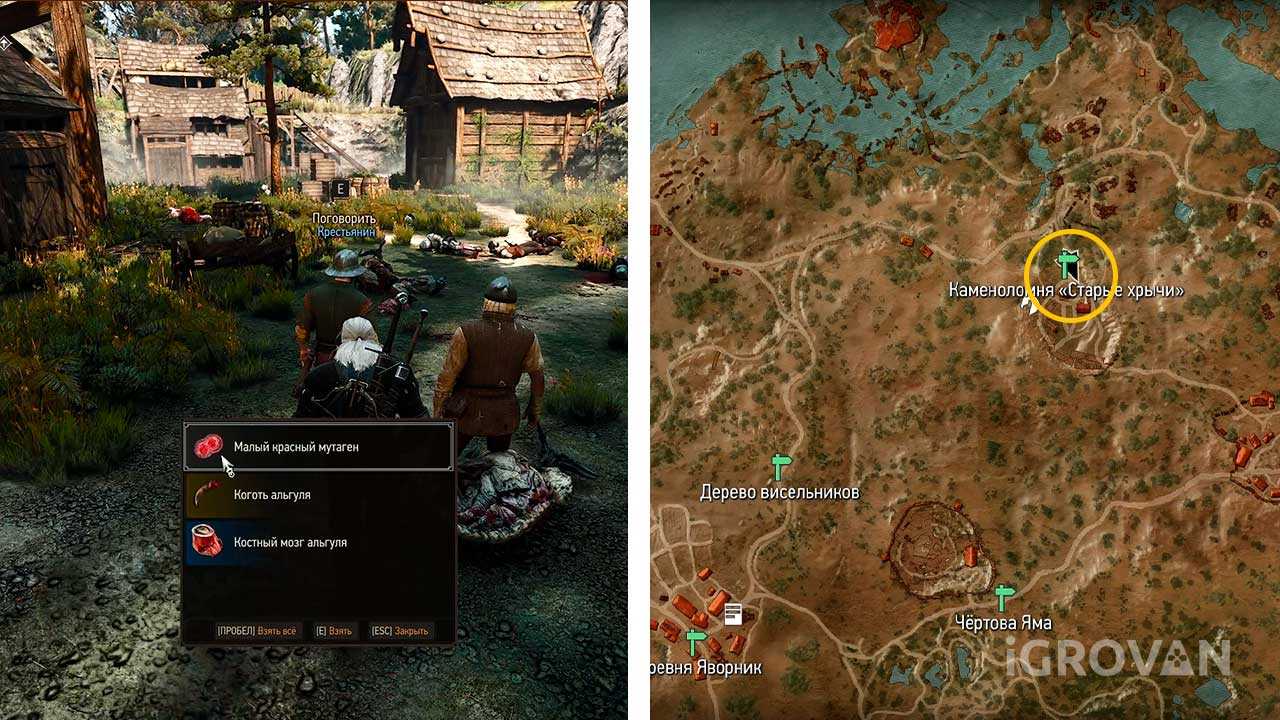Choose Коготь альгуля in the loot list
The width and height of the screenshot is (1280, 720).
pos(318,495)
